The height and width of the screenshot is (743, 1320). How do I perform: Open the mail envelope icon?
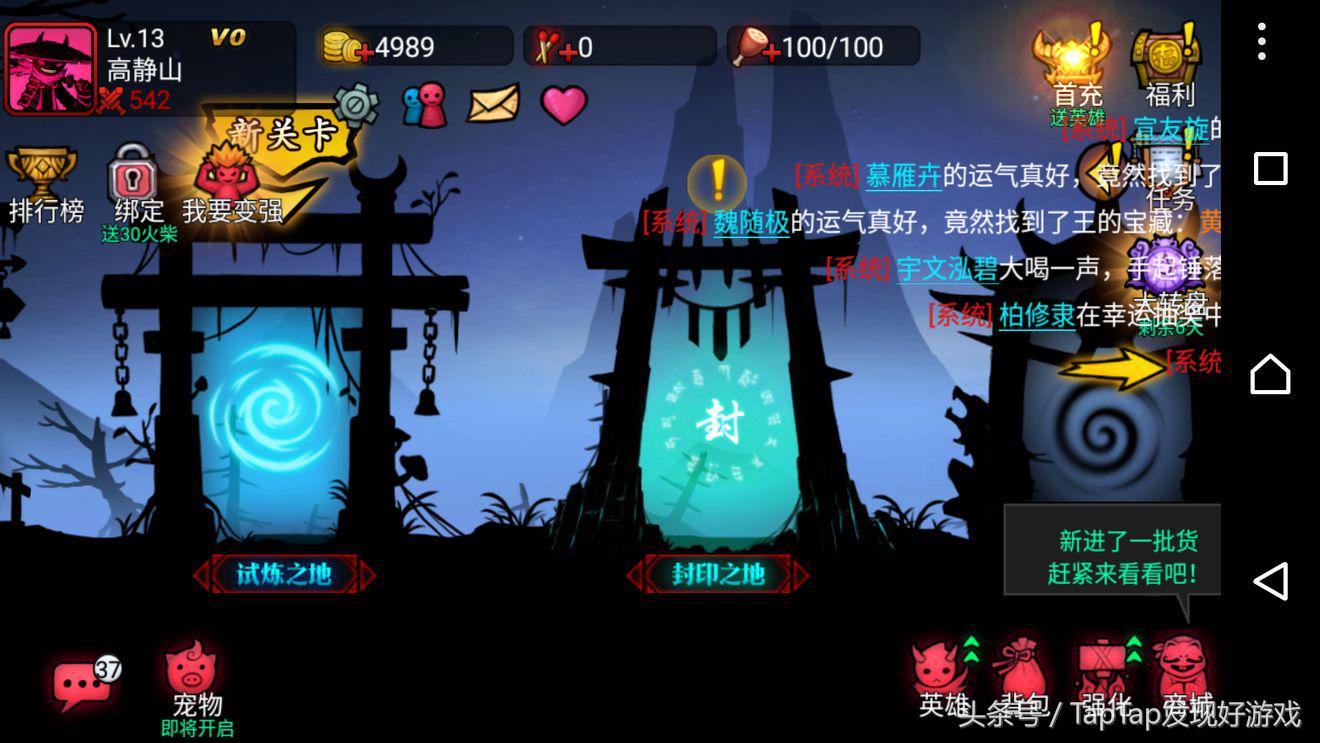491,103
